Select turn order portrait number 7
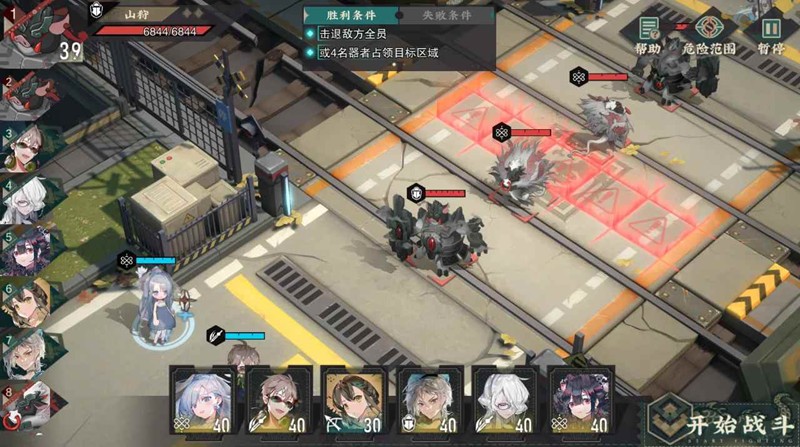The width and height of the screenshot is (800, 447). [22, 352]
